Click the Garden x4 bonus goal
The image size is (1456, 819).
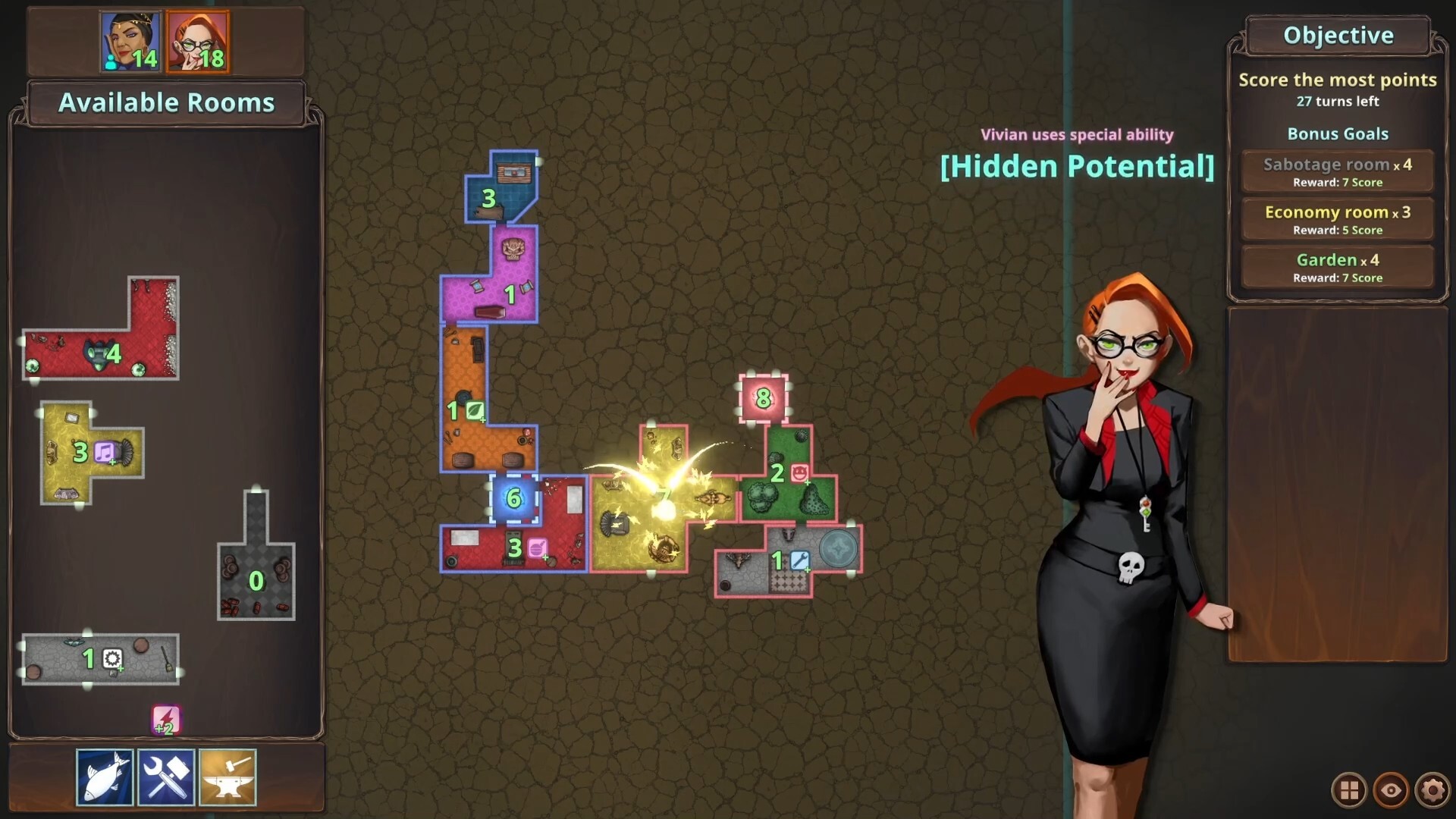tap(1337, 266)
